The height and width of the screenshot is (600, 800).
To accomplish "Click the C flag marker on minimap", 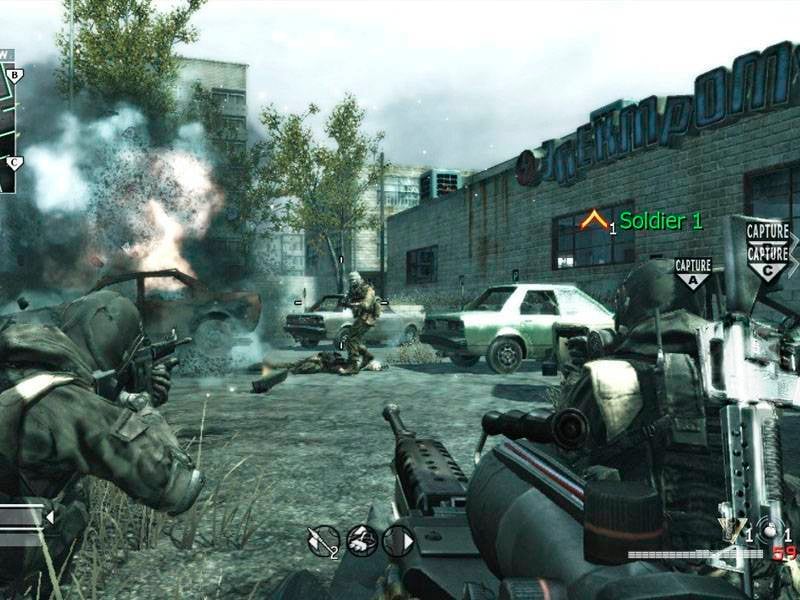I will click(14, 162).
